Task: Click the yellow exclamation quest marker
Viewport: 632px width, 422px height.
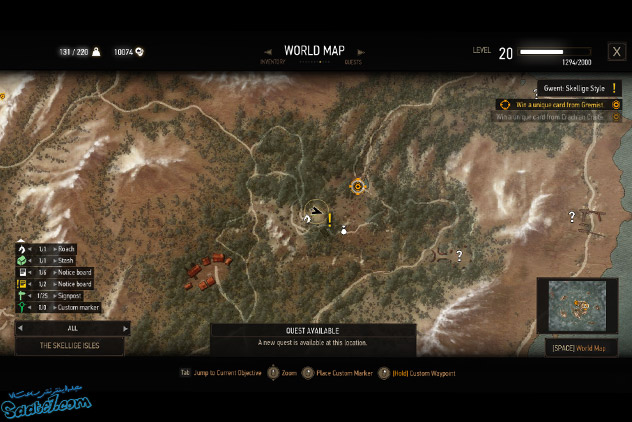Action: click(329, 219)
